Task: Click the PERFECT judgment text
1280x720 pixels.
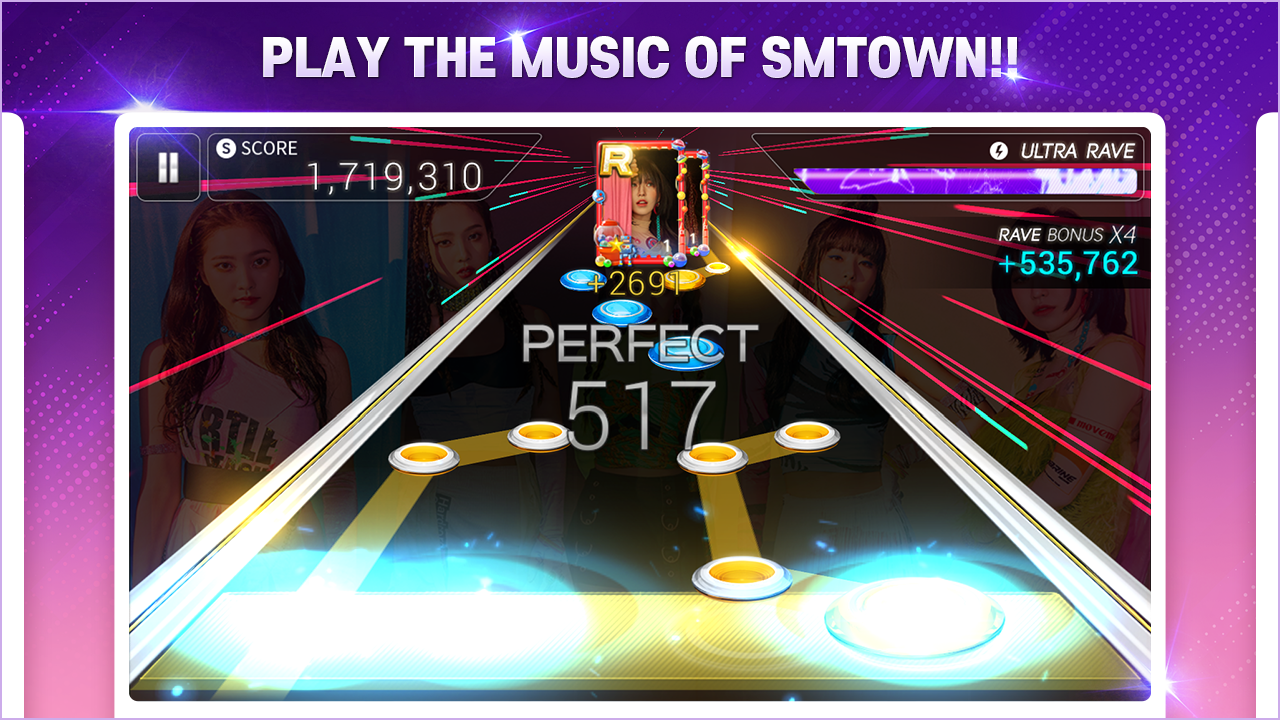Action: (644, 344)
